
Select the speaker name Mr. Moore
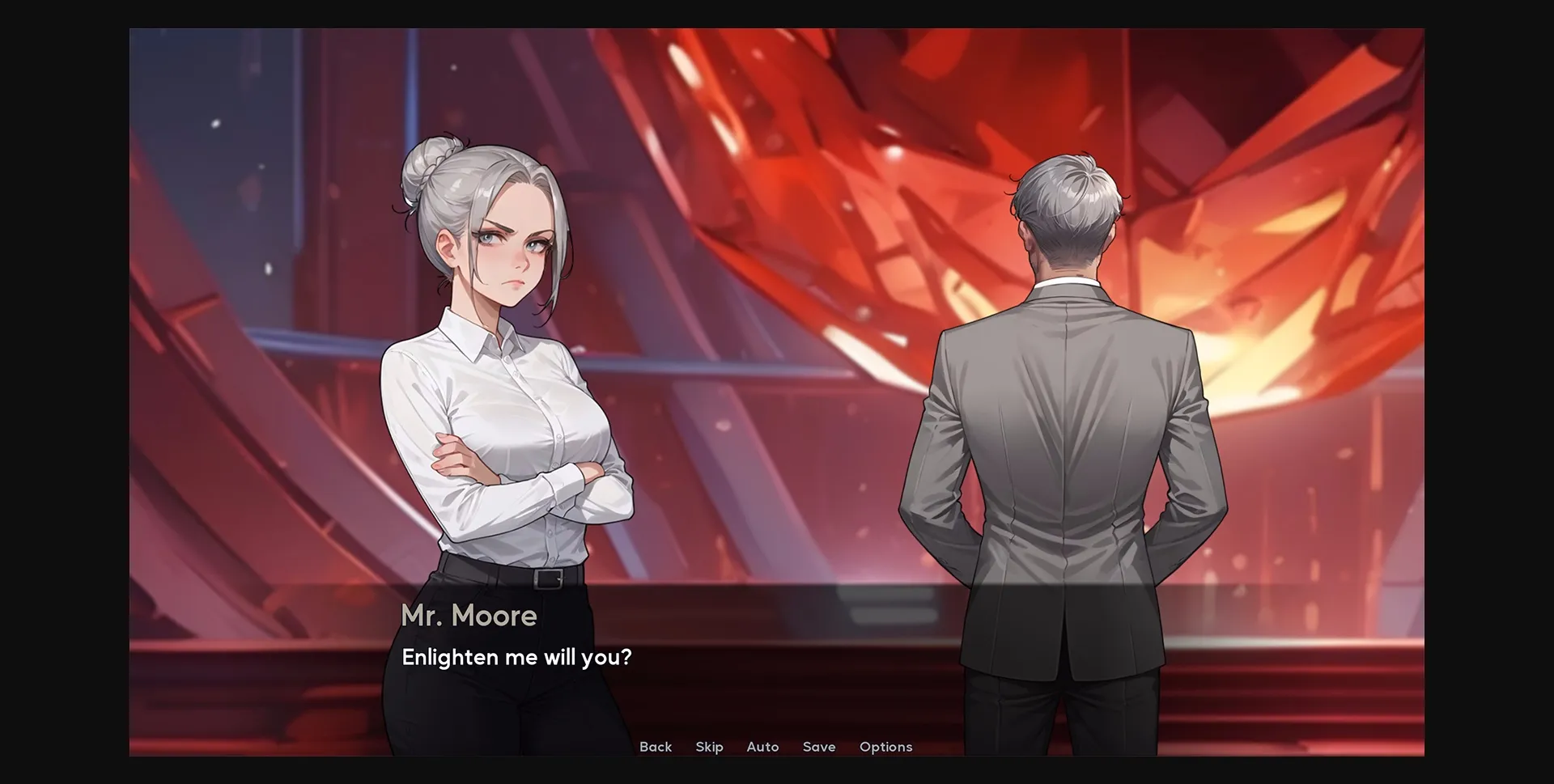[468, 616]
